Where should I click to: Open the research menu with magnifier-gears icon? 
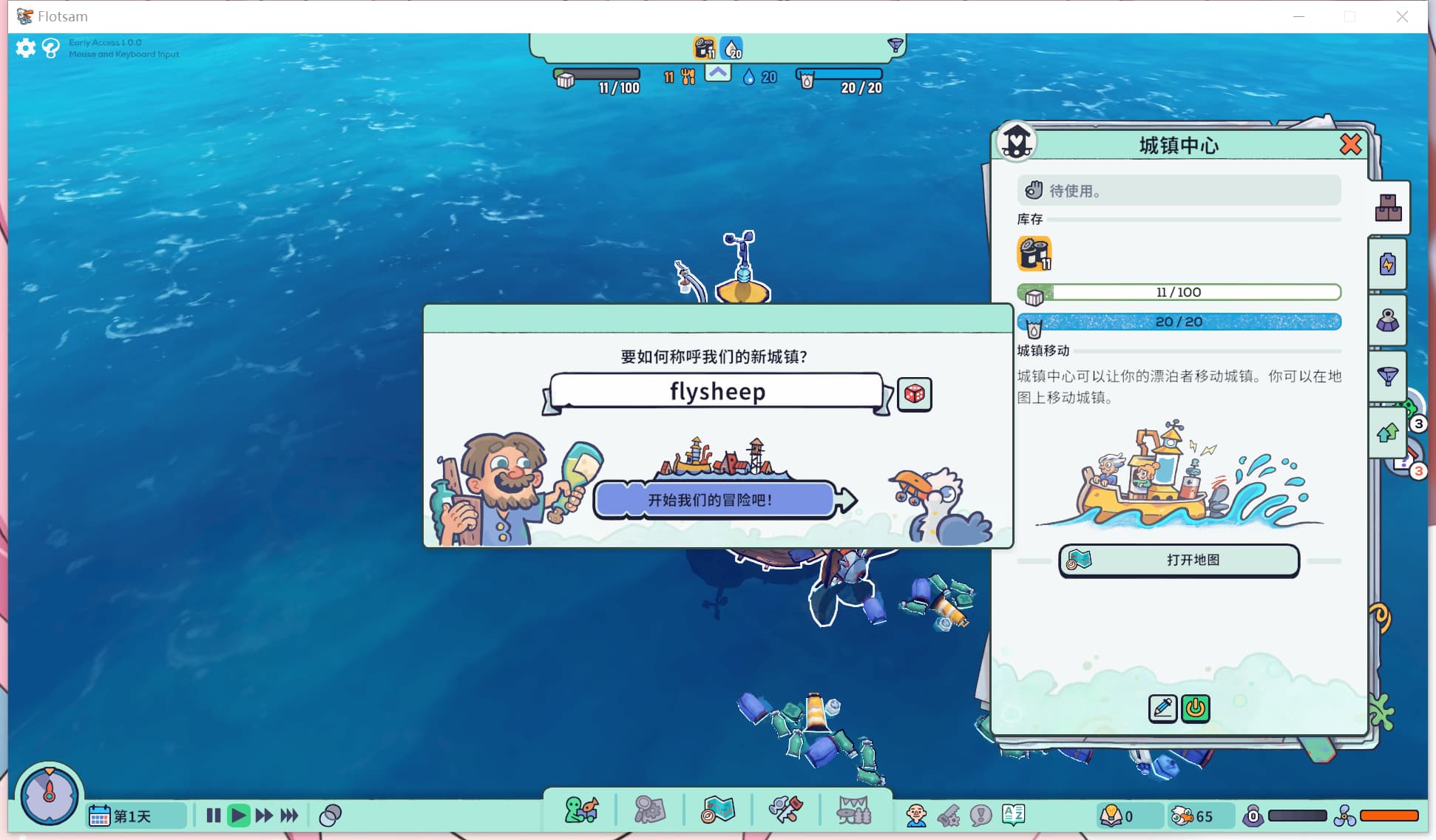648,810
